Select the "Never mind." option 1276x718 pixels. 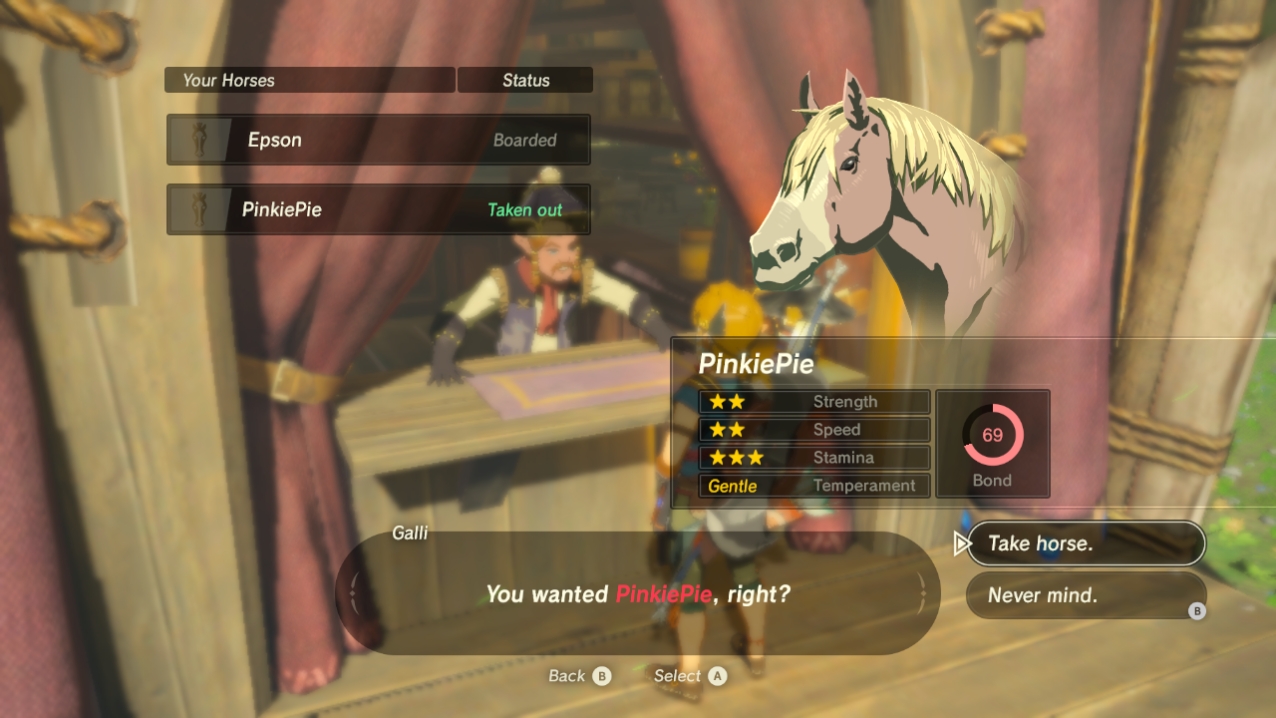tap(1085, 595)
